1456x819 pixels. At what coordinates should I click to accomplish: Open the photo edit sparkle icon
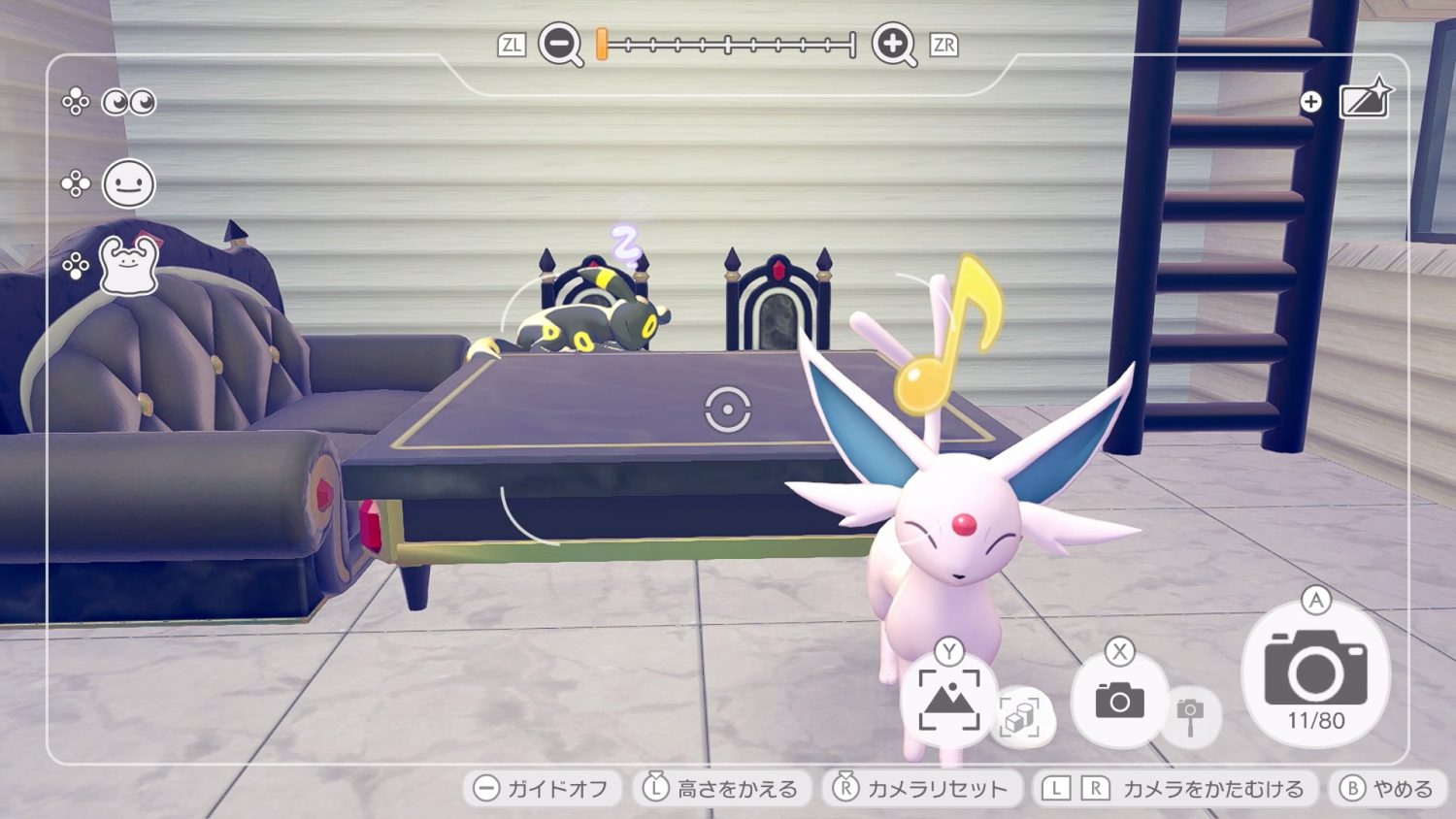pos(1365,100)
